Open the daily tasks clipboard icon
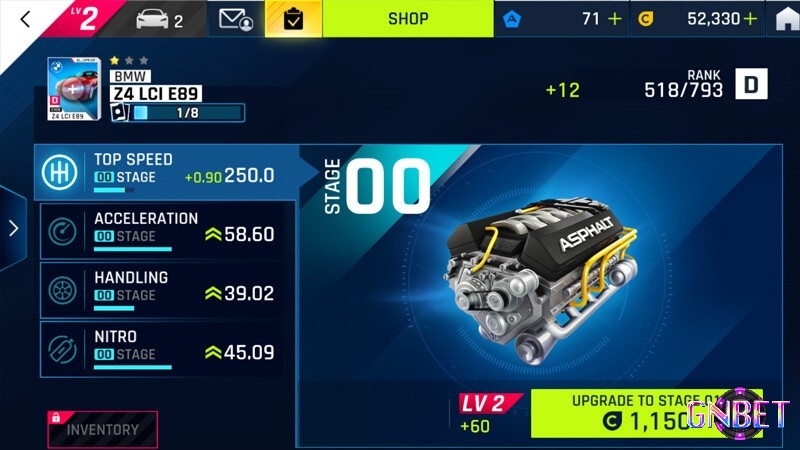This screenshot has width=800, height=450. click(x=293, y=19)
